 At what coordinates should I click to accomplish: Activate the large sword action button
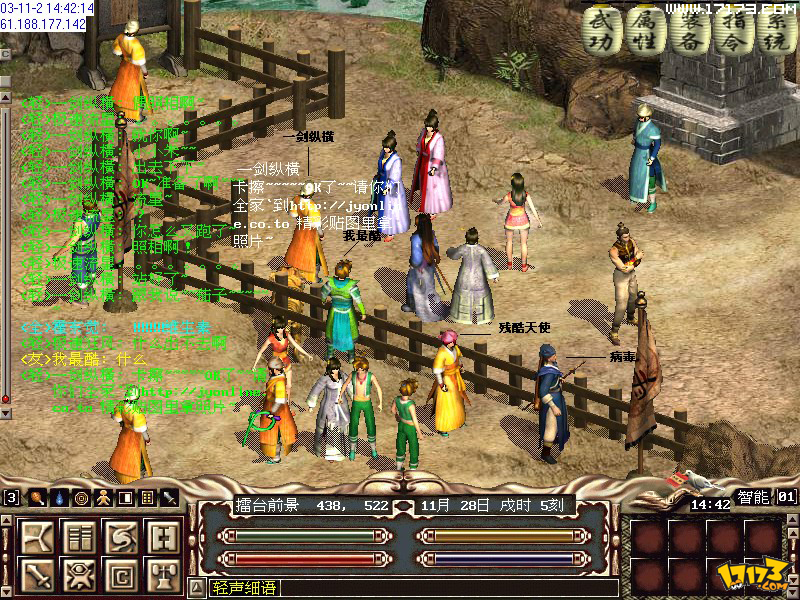[37, 575]
